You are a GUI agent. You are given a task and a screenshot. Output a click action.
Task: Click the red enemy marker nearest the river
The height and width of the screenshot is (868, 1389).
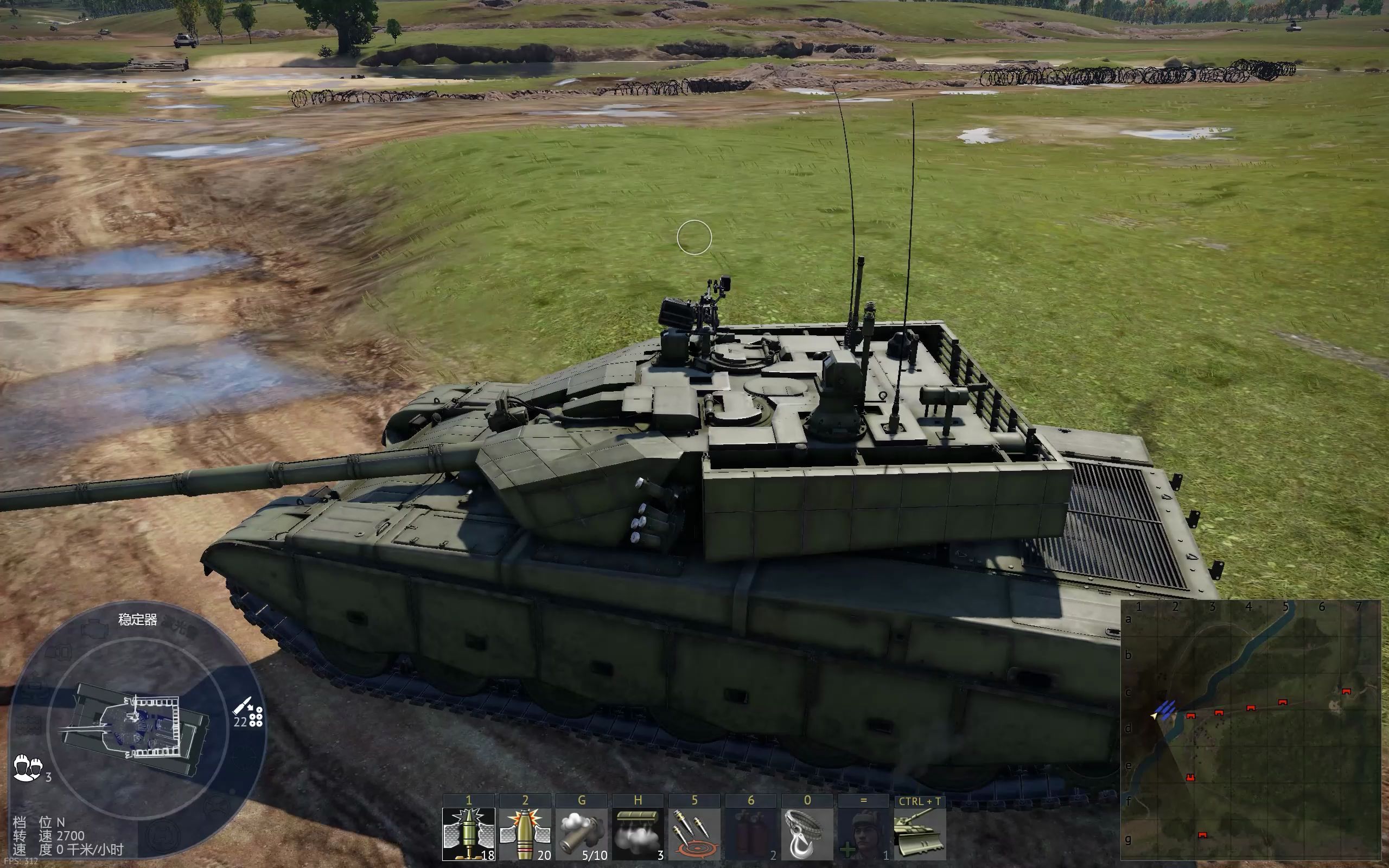1190,716
